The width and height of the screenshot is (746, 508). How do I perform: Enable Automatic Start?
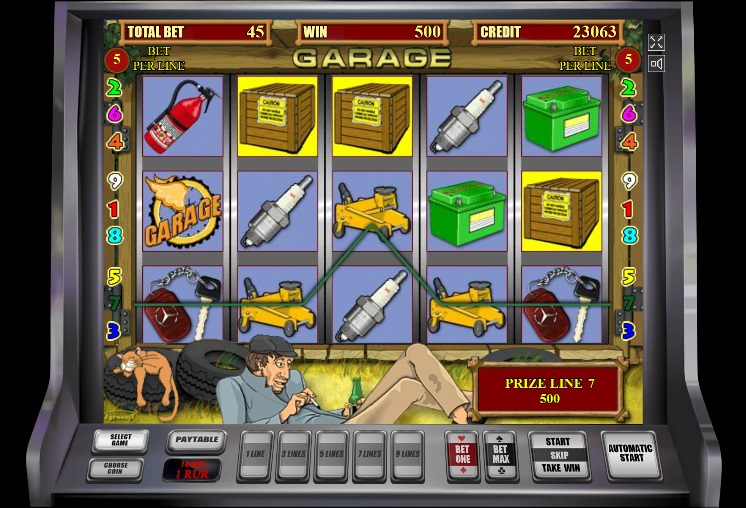(631, 455)
